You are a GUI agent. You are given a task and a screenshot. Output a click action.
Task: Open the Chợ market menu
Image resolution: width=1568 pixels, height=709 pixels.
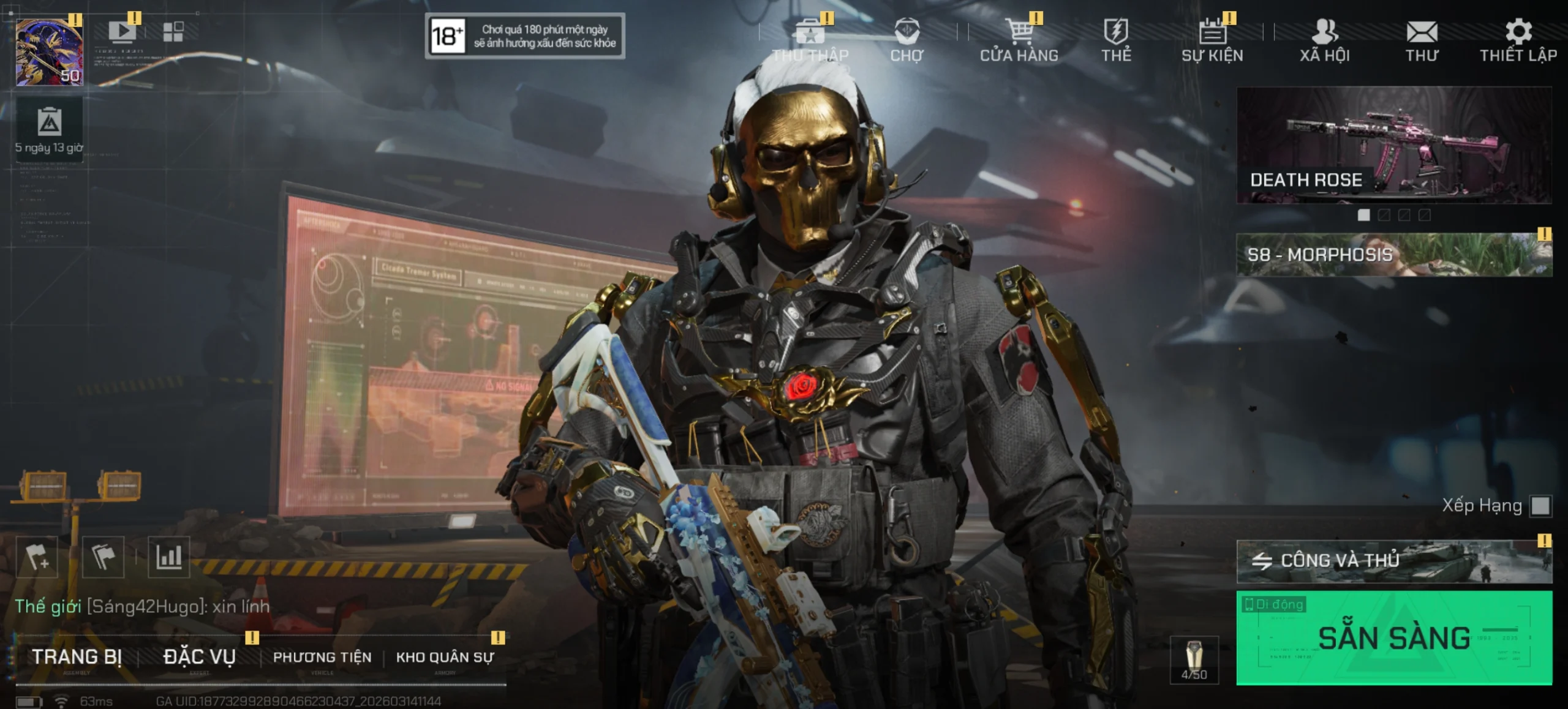tap(907, 40)
